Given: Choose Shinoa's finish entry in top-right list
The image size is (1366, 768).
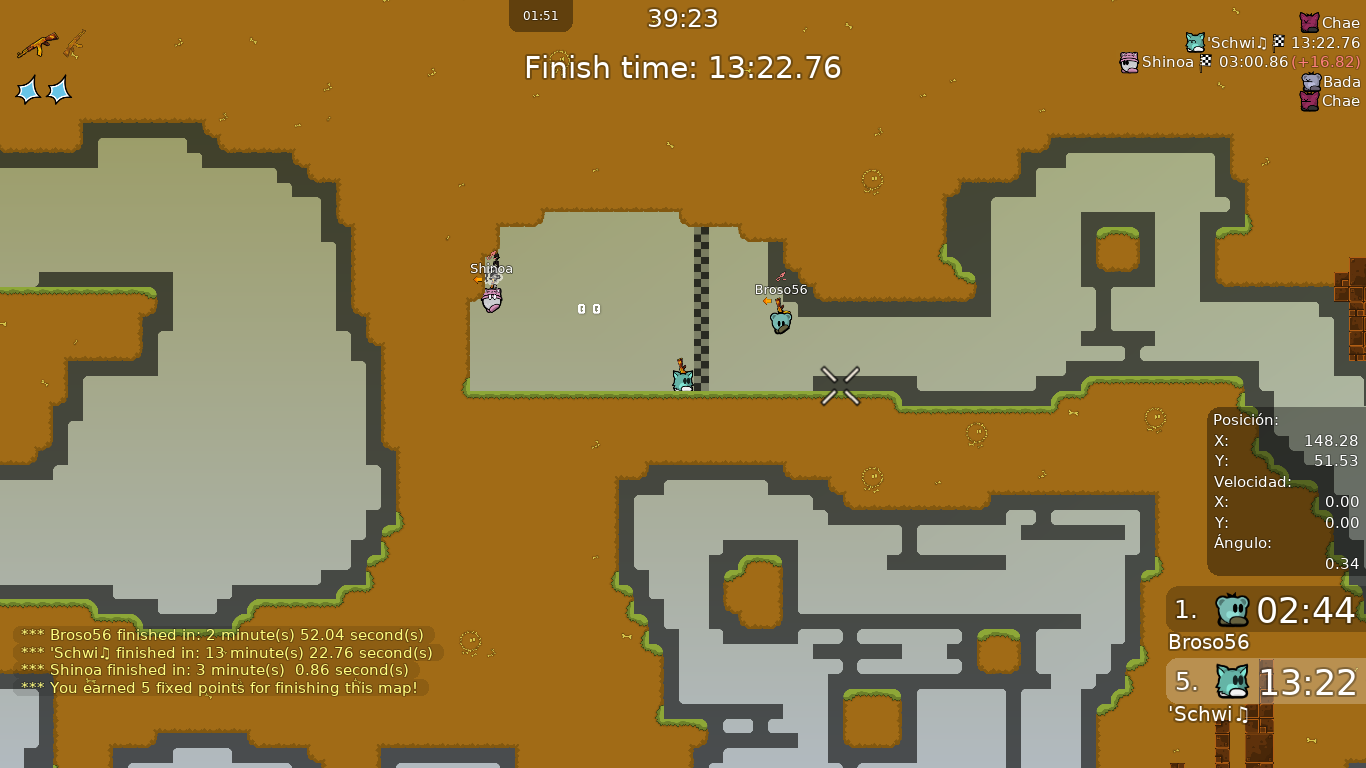Looking at the screenshot, I should click(x=1239, y=62).
